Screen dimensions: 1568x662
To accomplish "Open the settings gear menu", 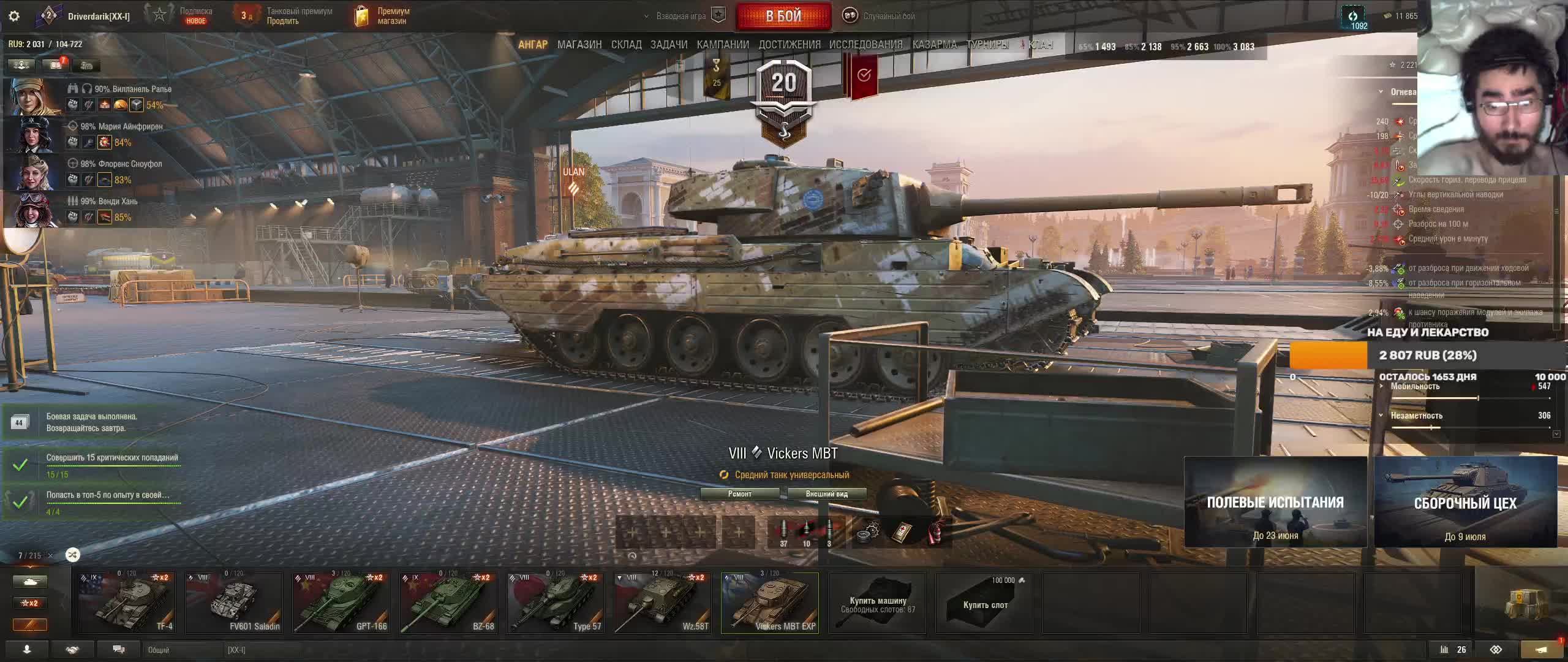I will 14,17.
